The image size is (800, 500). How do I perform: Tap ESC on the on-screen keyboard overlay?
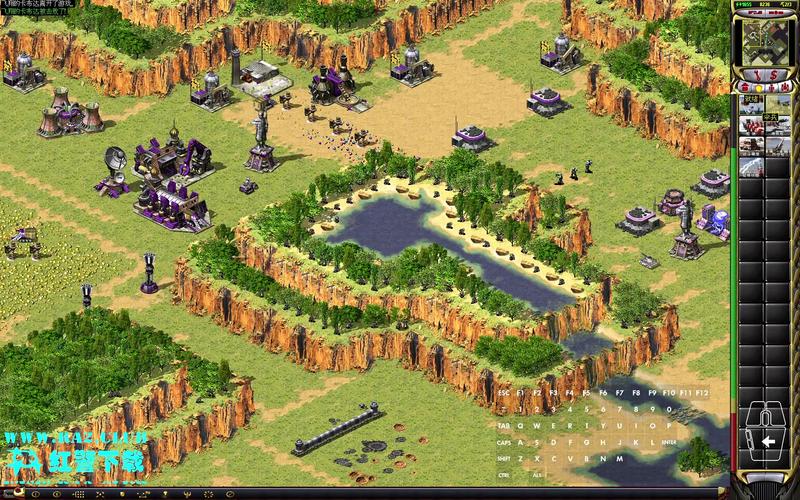[x=504, y=393]
